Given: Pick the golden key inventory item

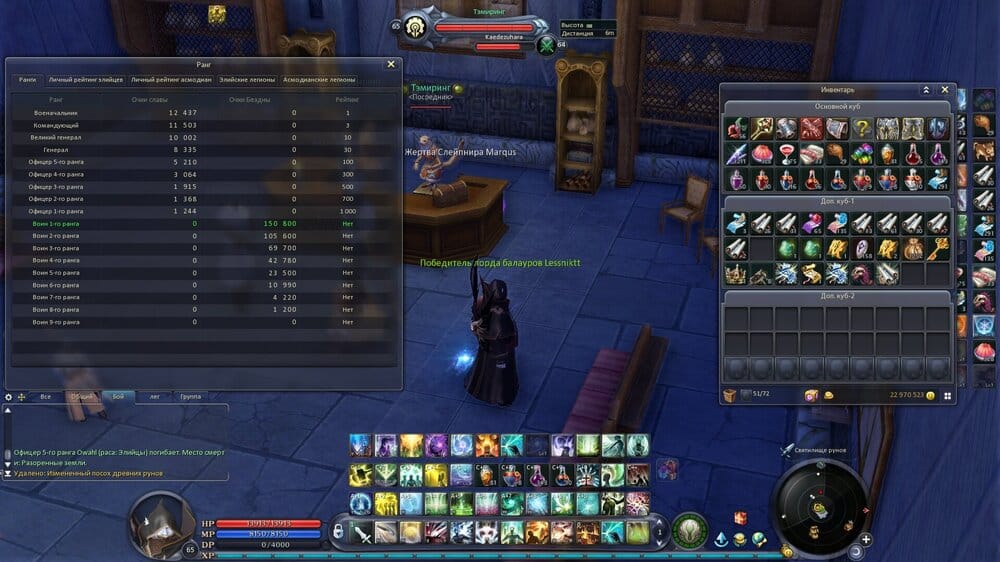Looking at the screenshot, I should click(x=937, y=248).
